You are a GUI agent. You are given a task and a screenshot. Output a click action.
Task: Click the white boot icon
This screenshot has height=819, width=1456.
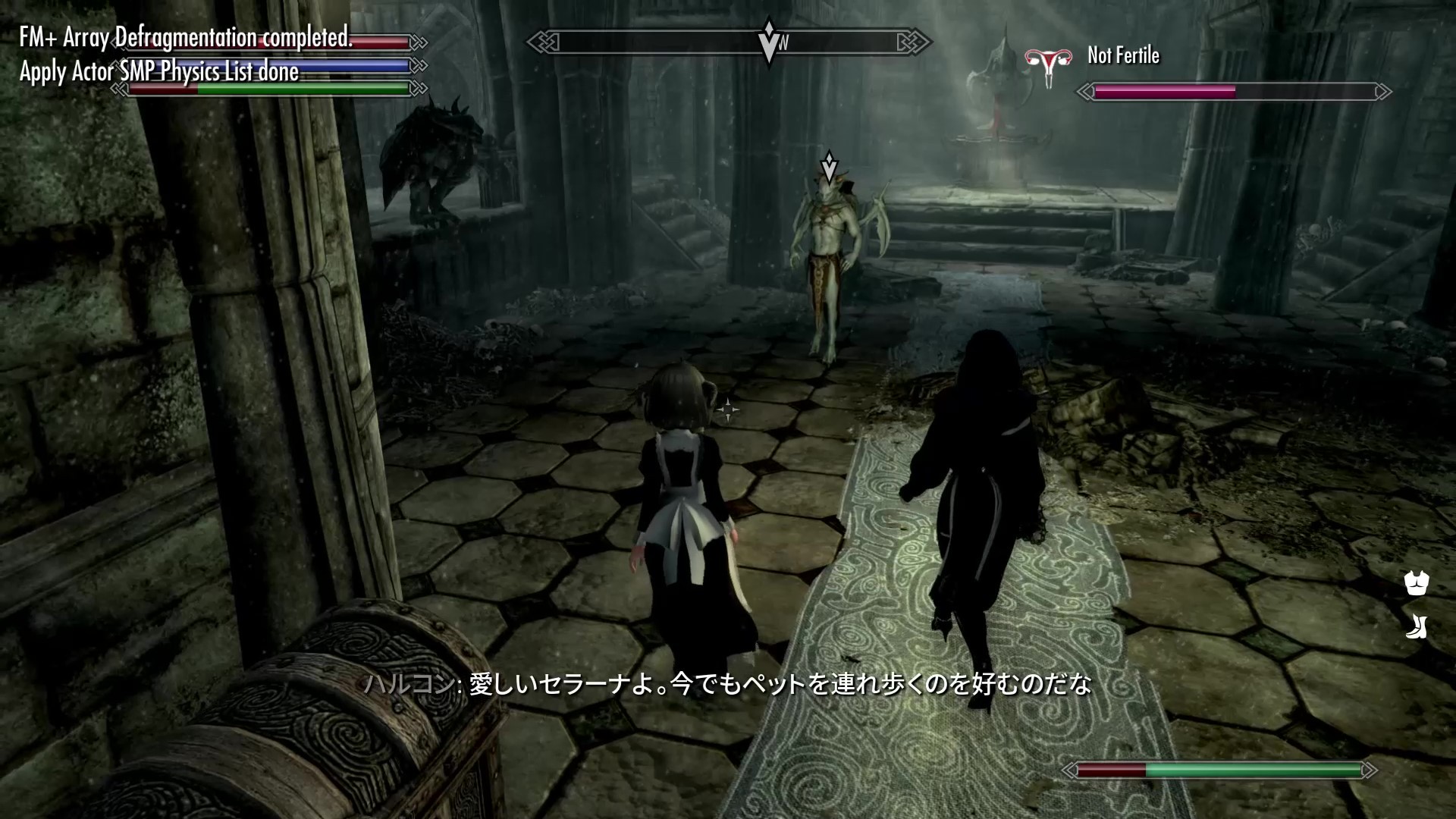click(1416, 626)
